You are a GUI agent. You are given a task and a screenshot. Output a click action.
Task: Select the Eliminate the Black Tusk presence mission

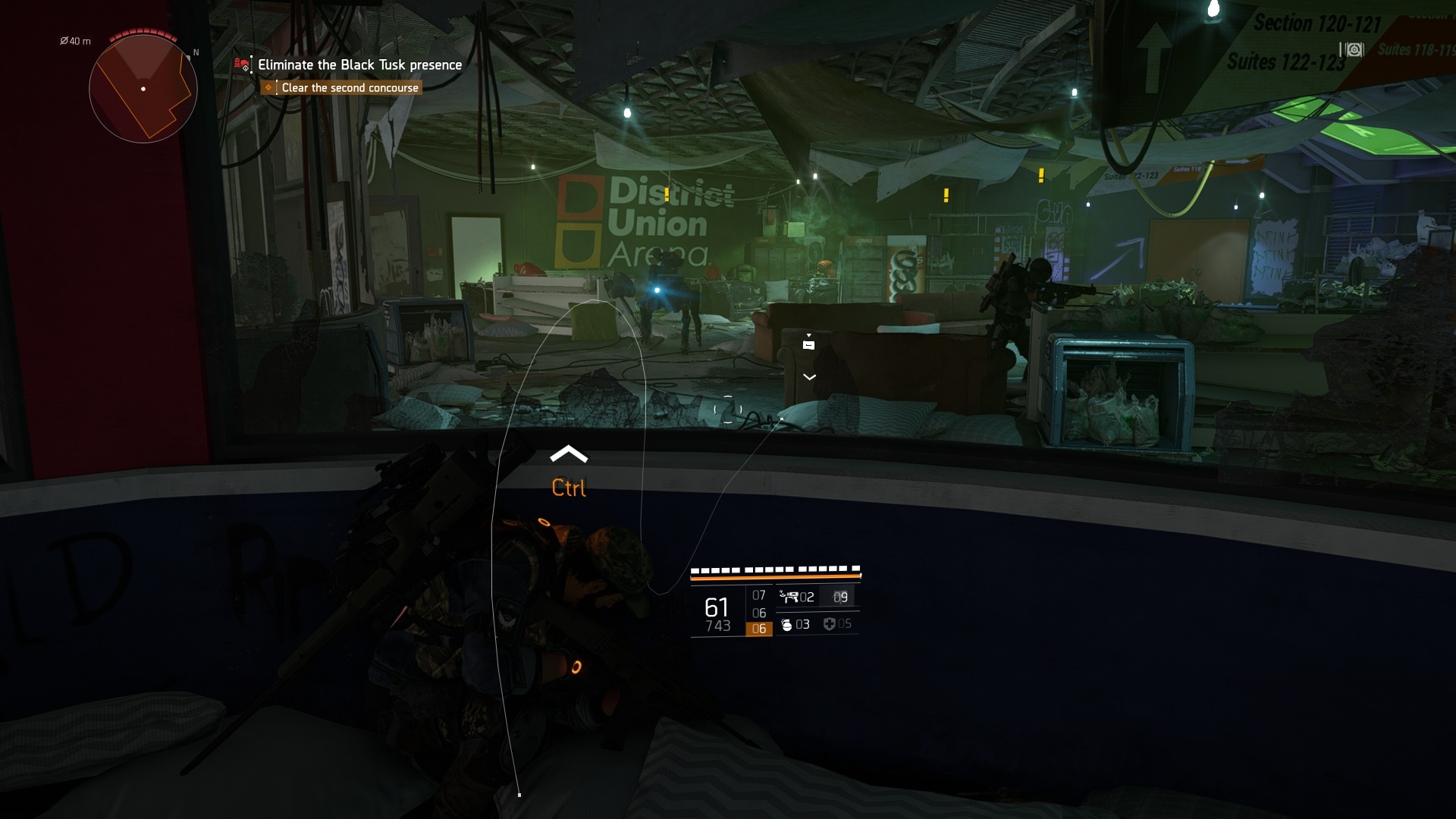[x=359, y=65]
